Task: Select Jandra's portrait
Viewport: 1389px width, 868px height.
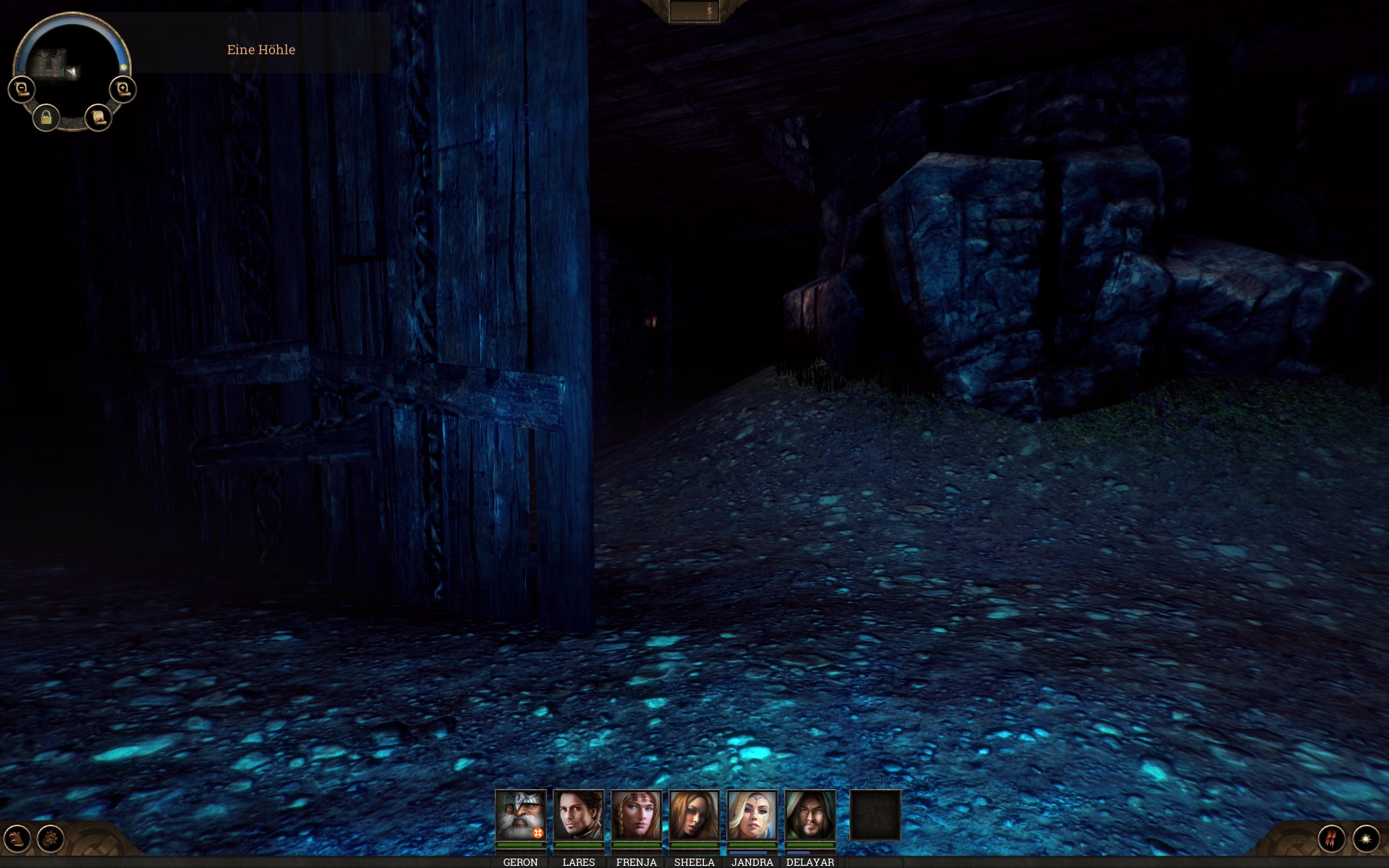Action: click(x=752, y=815)
